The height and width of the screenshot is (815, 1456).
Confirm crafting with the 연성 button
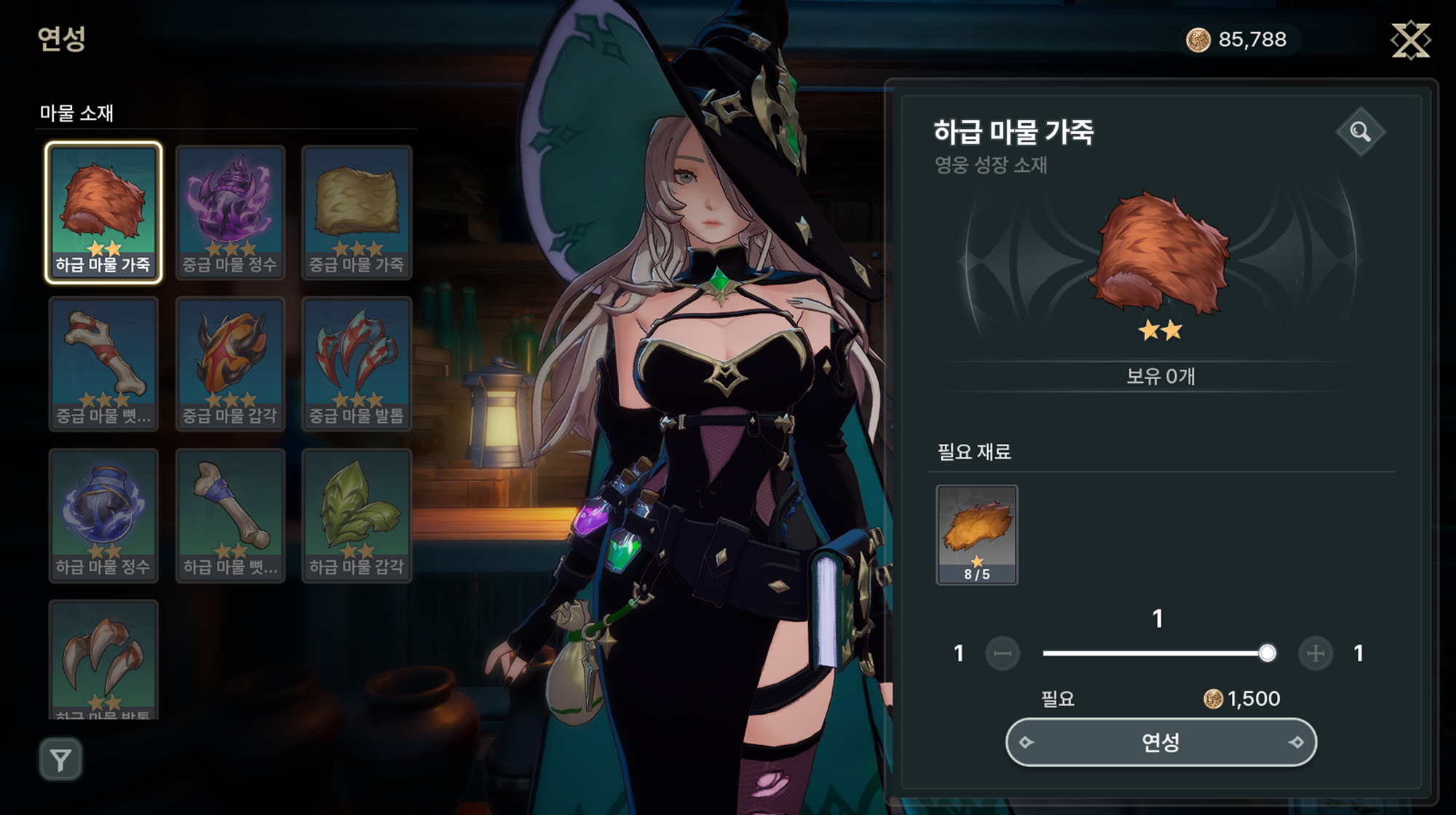(x=1160, y=742)
